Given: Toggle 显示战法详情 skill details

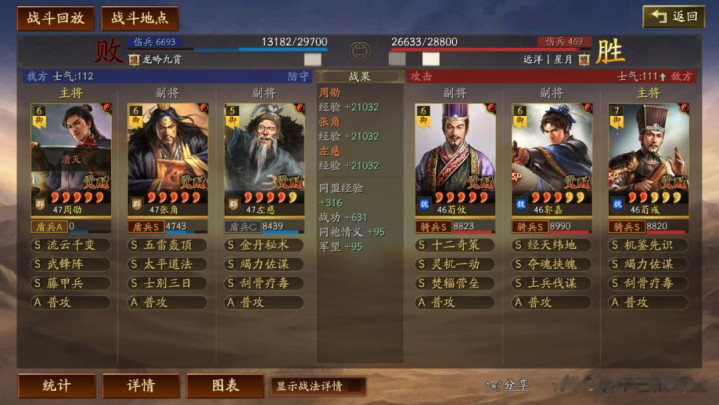Looking at the screenshot, I should (317, 386).
